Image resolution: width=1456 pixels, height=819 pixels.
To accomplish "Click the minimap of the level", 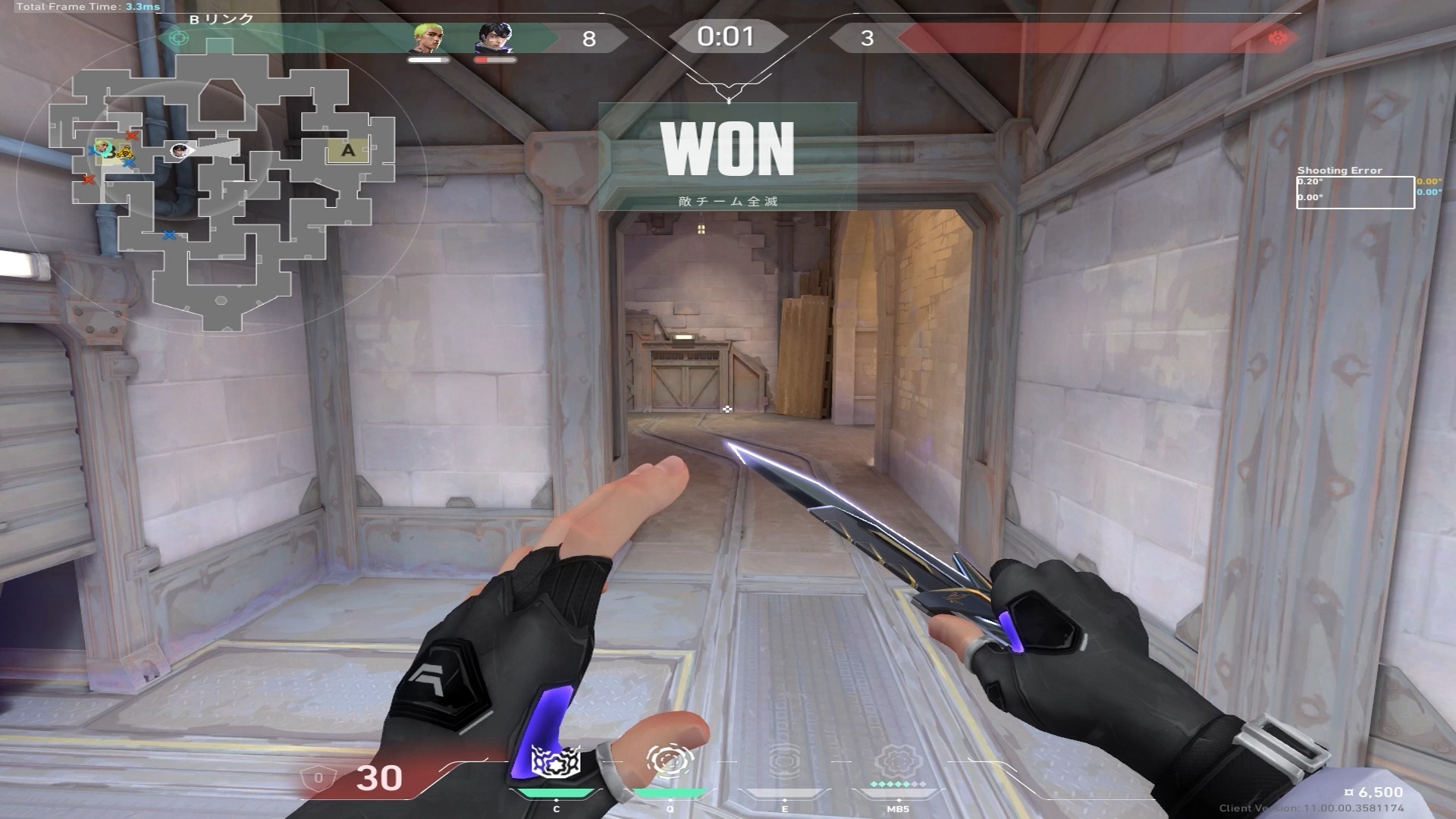I will point(221,199).
